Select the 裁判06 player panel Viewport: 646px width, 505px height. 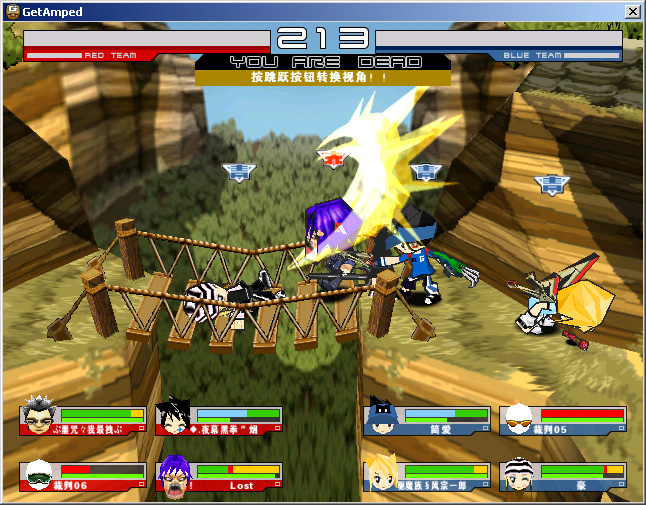[82, 477]
